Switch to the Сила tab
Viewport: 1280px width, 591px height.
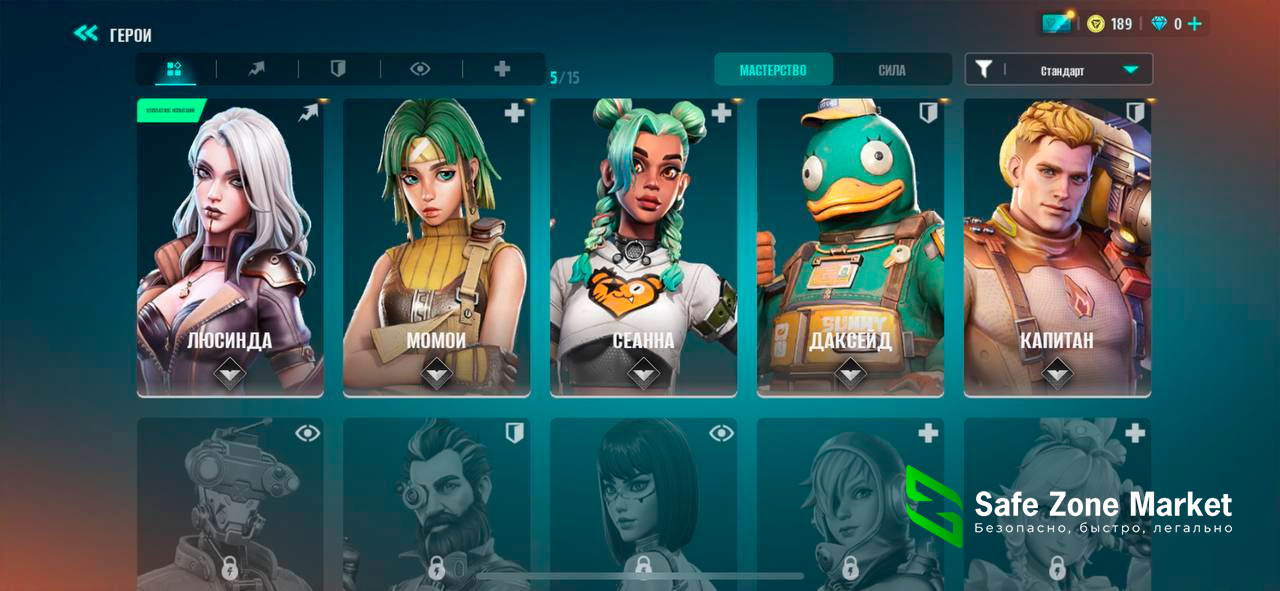tap(892, 70)
